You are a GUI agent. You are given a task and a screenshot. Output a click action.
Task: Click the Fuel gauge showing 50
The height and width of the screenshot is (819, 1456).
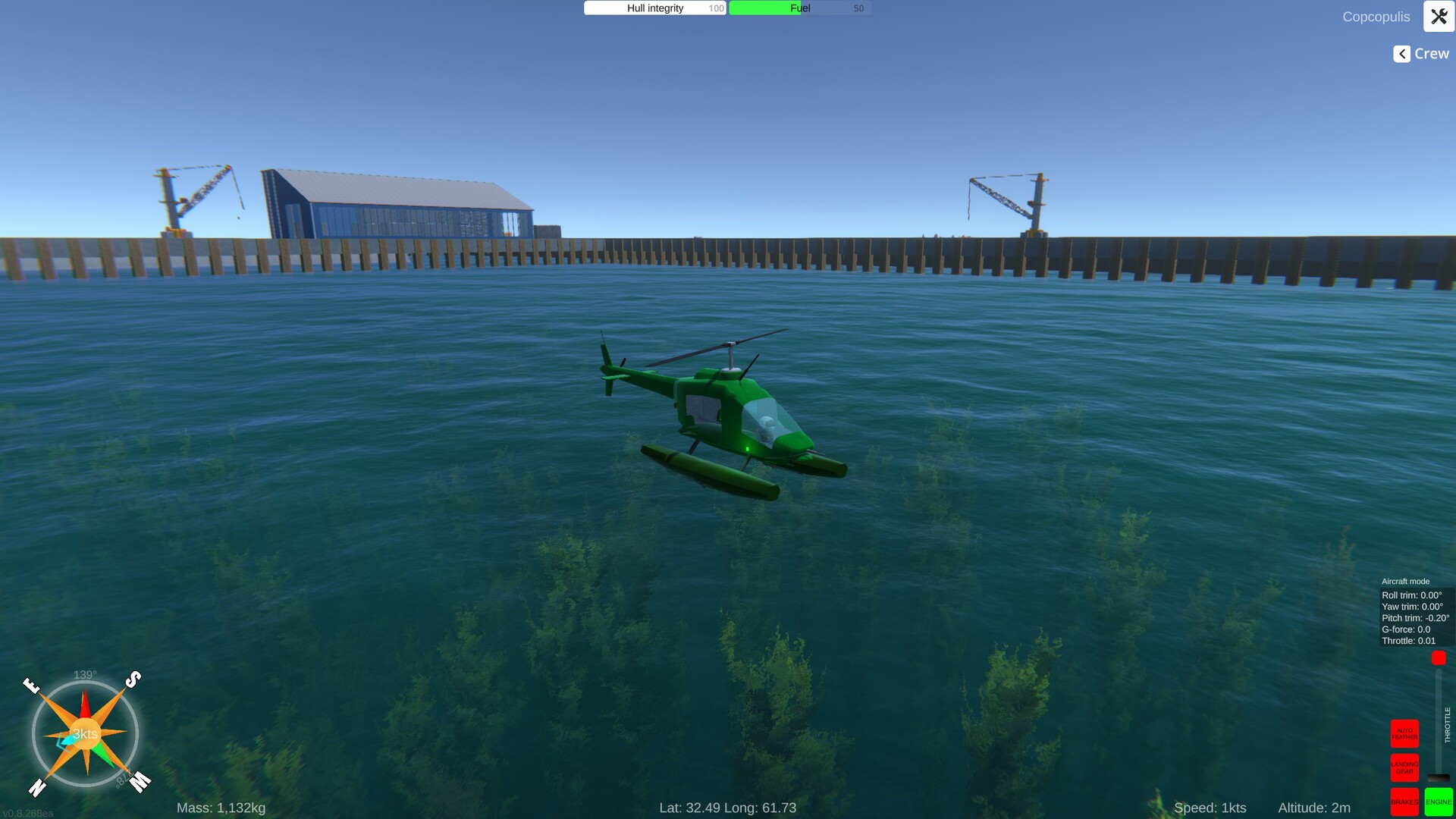pyautogui.click(x=798, y=8)
